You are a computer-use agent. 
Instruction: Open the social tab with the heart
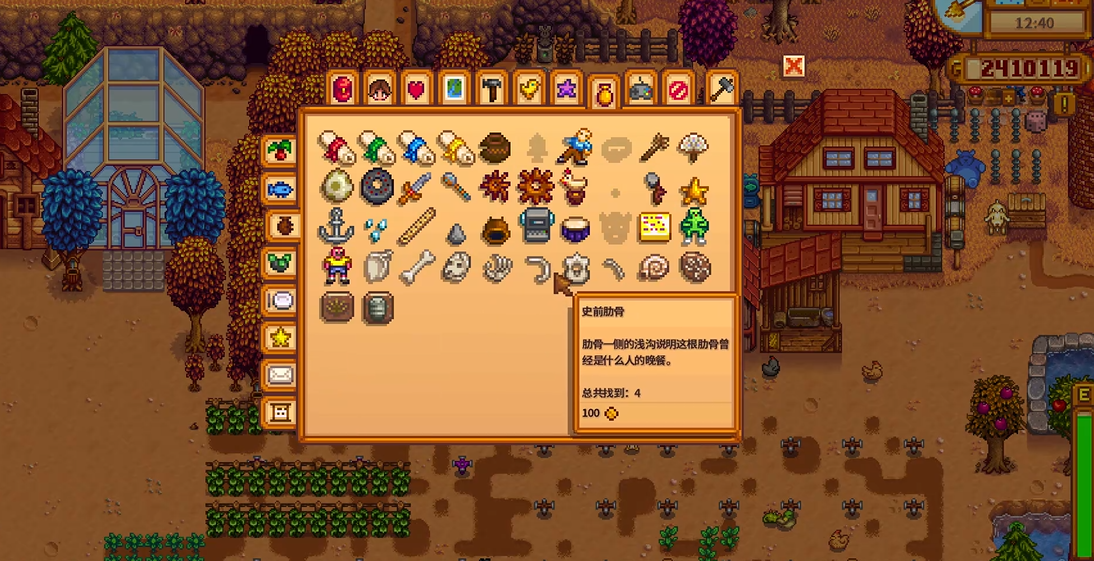pos(416,90)
